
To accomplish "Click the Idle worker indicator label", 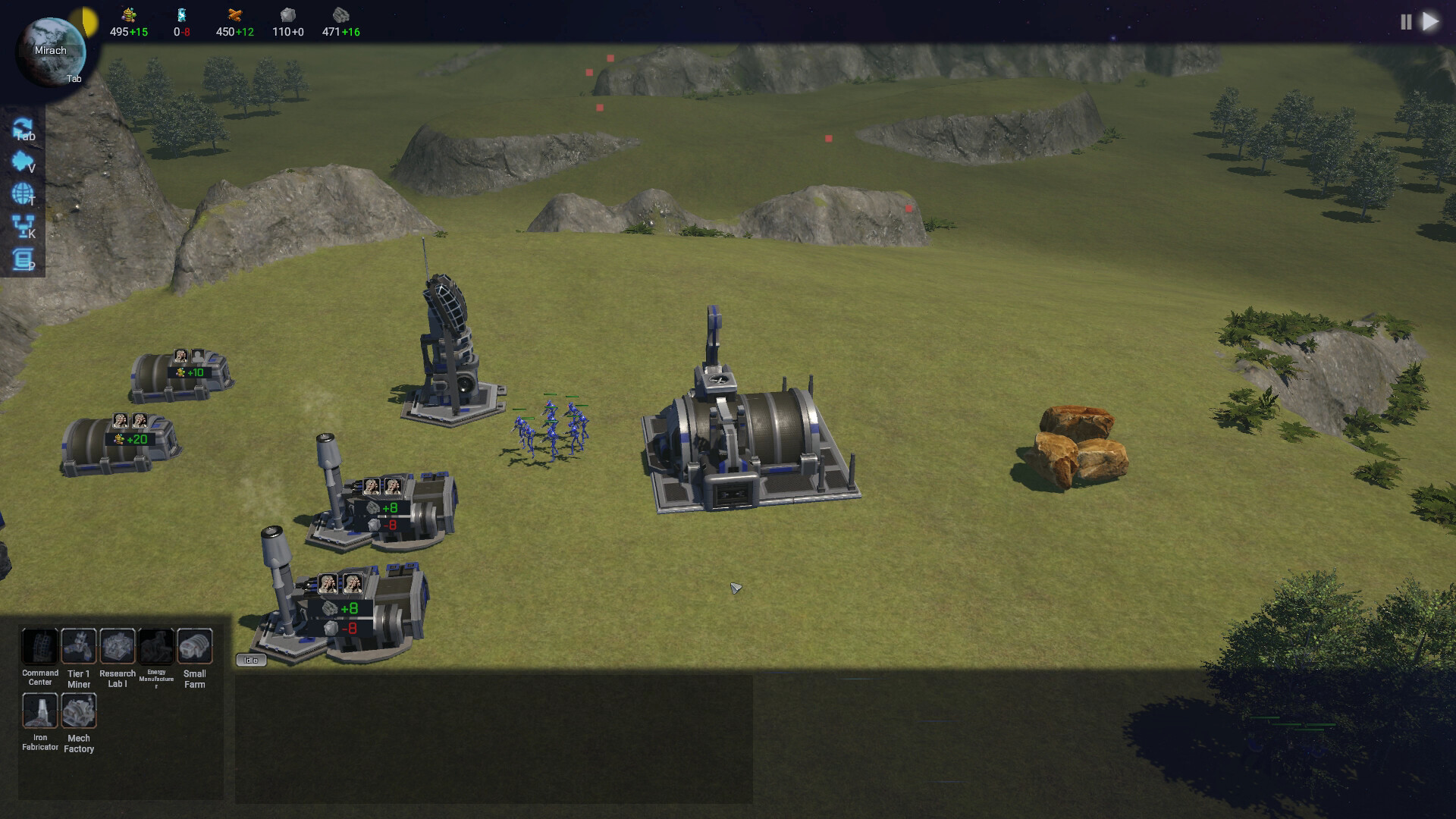I will [x=252, y=661].
